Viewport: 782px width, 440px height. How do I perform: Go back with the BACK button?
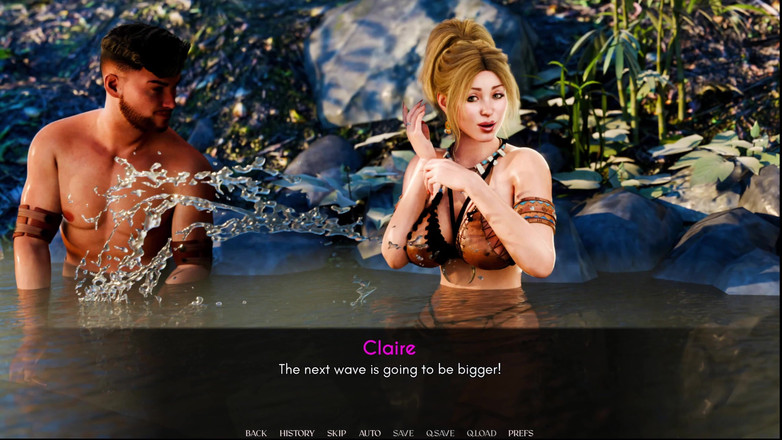point(256,433)
